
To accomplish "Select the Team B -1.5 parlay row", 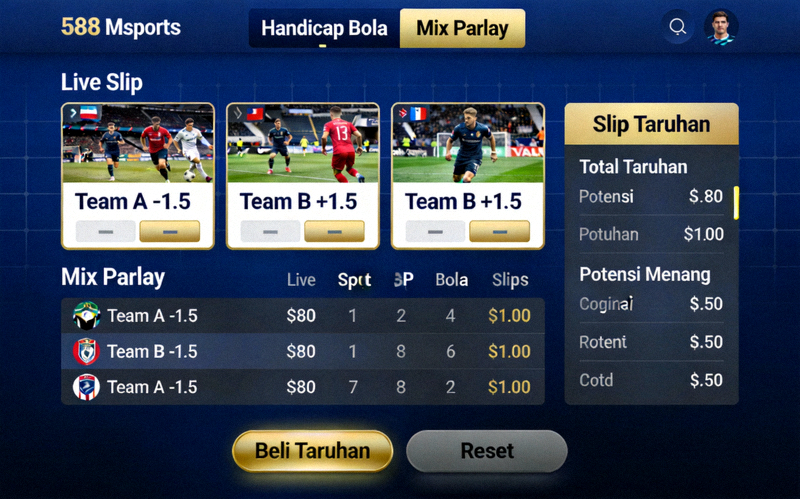I will (x=302, y=351).
